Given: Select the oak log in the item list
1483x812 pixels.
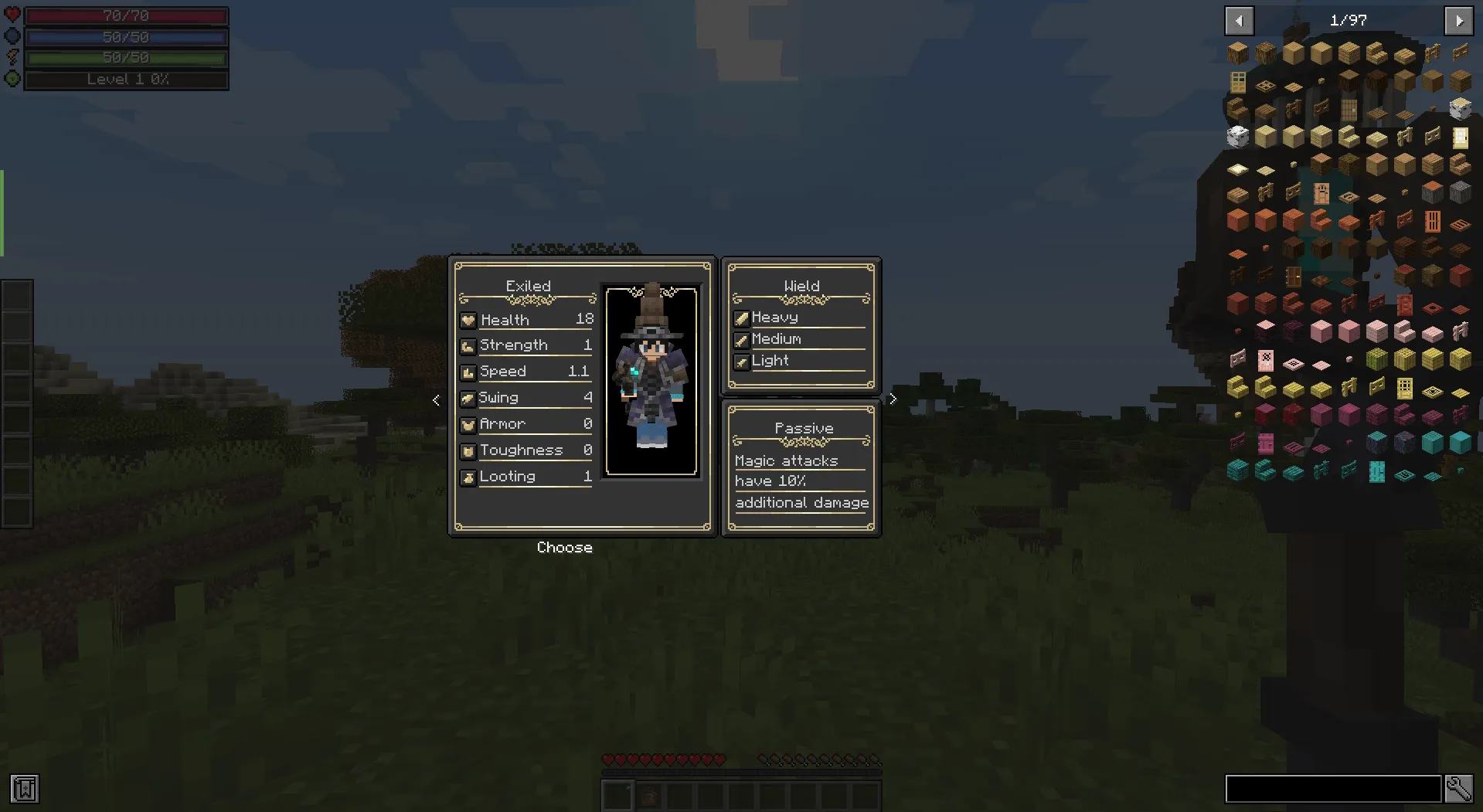Looking at the screenshot, I should click(1238, 53).
